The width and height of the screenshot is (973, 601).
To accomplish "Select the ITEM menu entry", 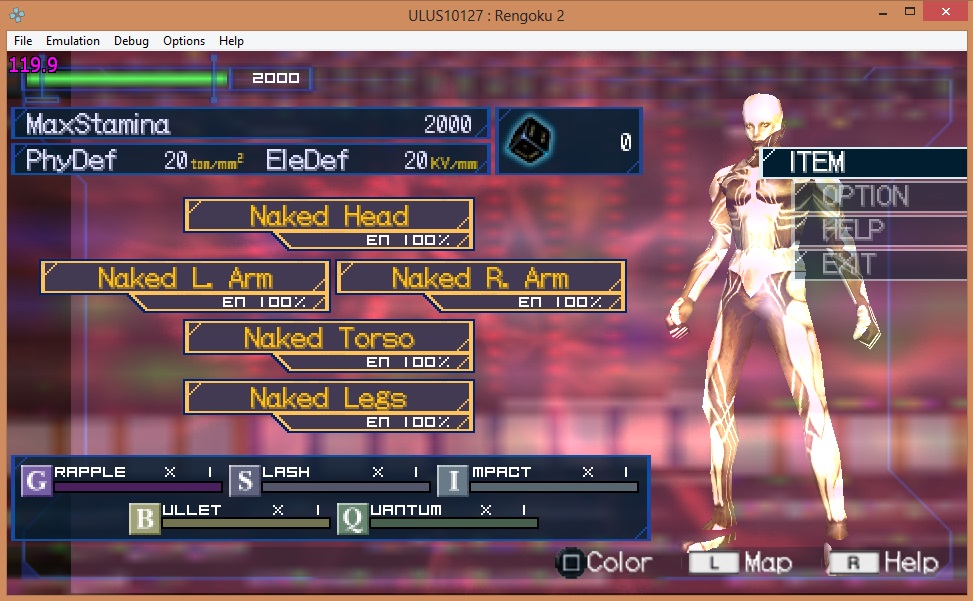I will pyautogui.click(x=818, y=162).
